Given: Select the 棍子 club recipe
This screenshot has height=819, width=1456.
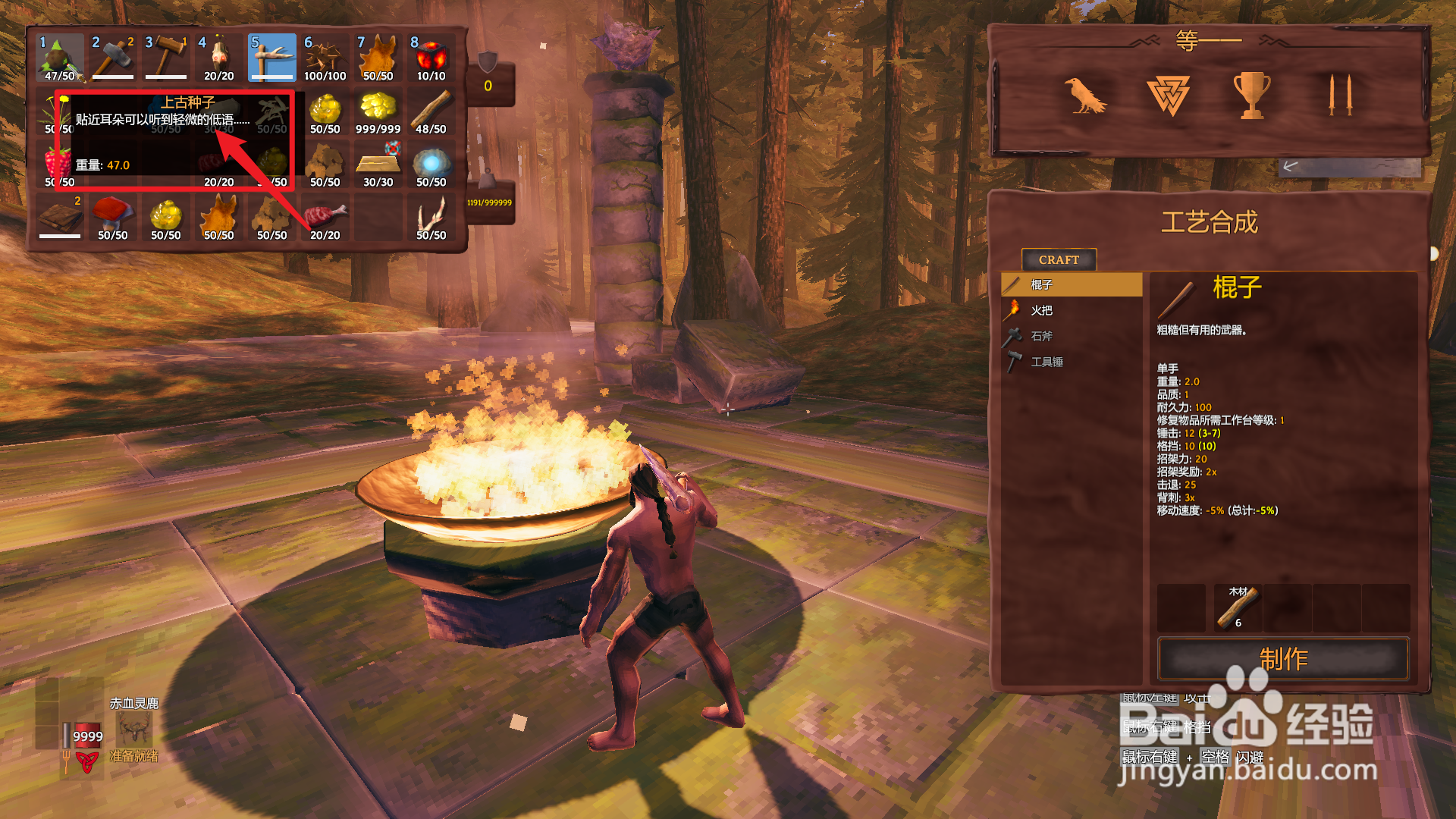Looking at the screenshot, I should tap(1071, 284).
